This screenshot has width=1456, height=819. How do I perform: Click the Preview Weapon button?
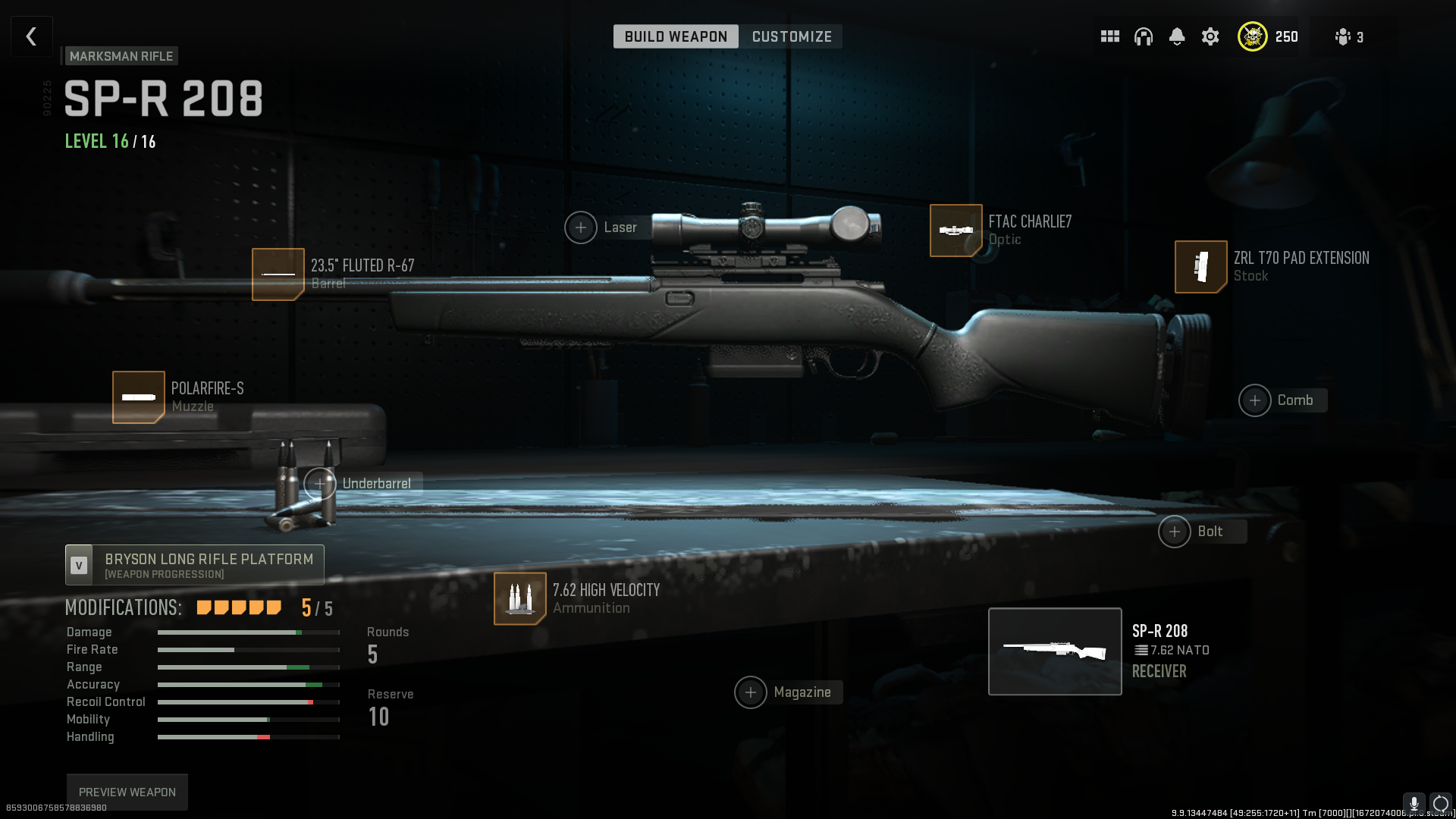click(127, 792)
